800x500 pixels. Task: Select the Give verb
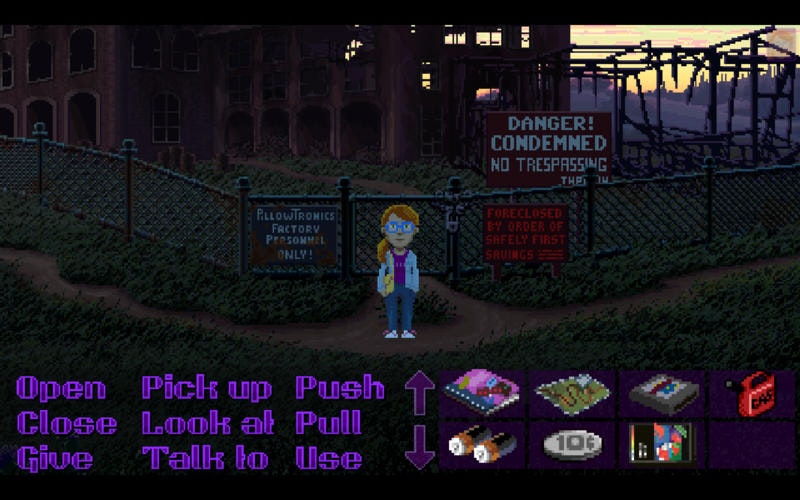tap(56, 459)
